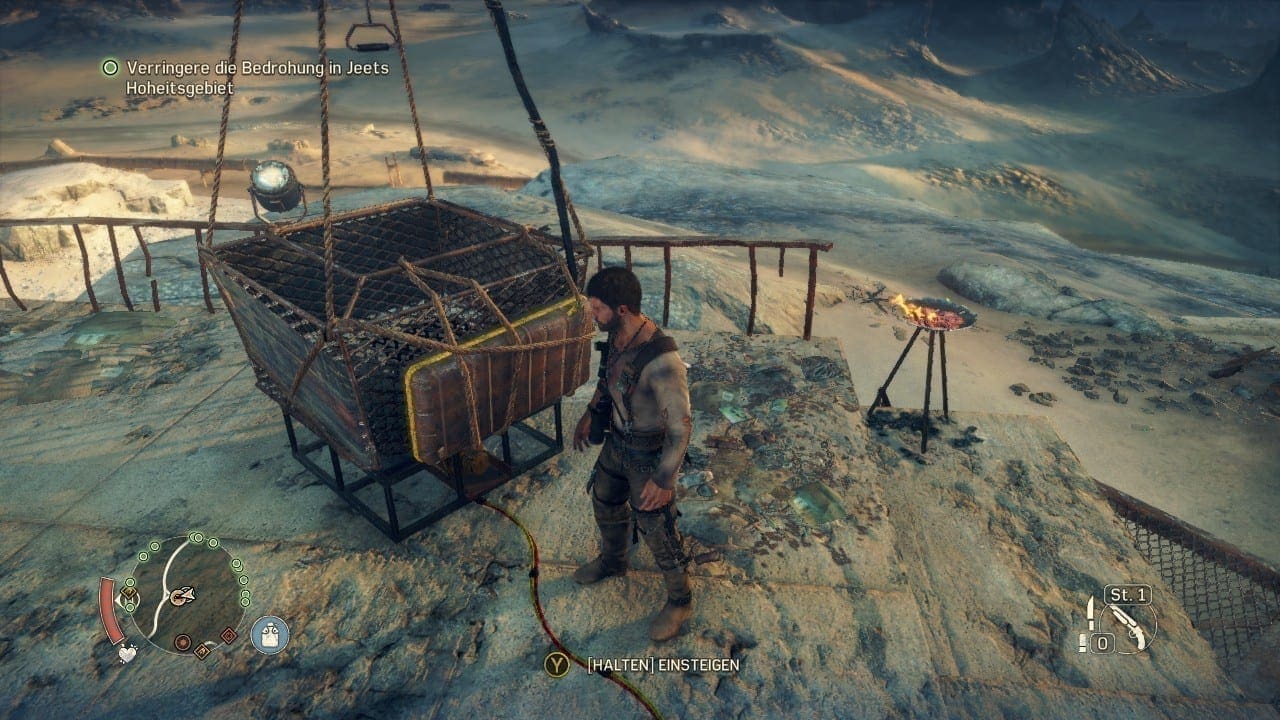This screenshot has width=1280, height=720.
Task: Click the knife shiv icon
Action: pyautogui.click(x=1090, y=612)
